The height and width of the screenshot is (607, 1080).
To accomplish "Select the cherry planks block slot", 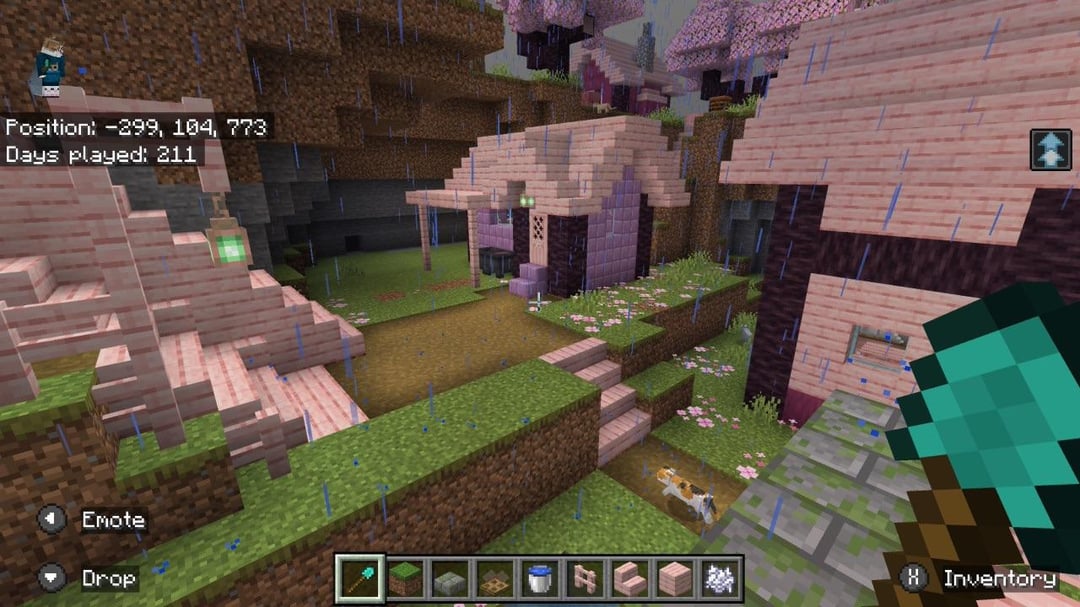I will (675, 579).
